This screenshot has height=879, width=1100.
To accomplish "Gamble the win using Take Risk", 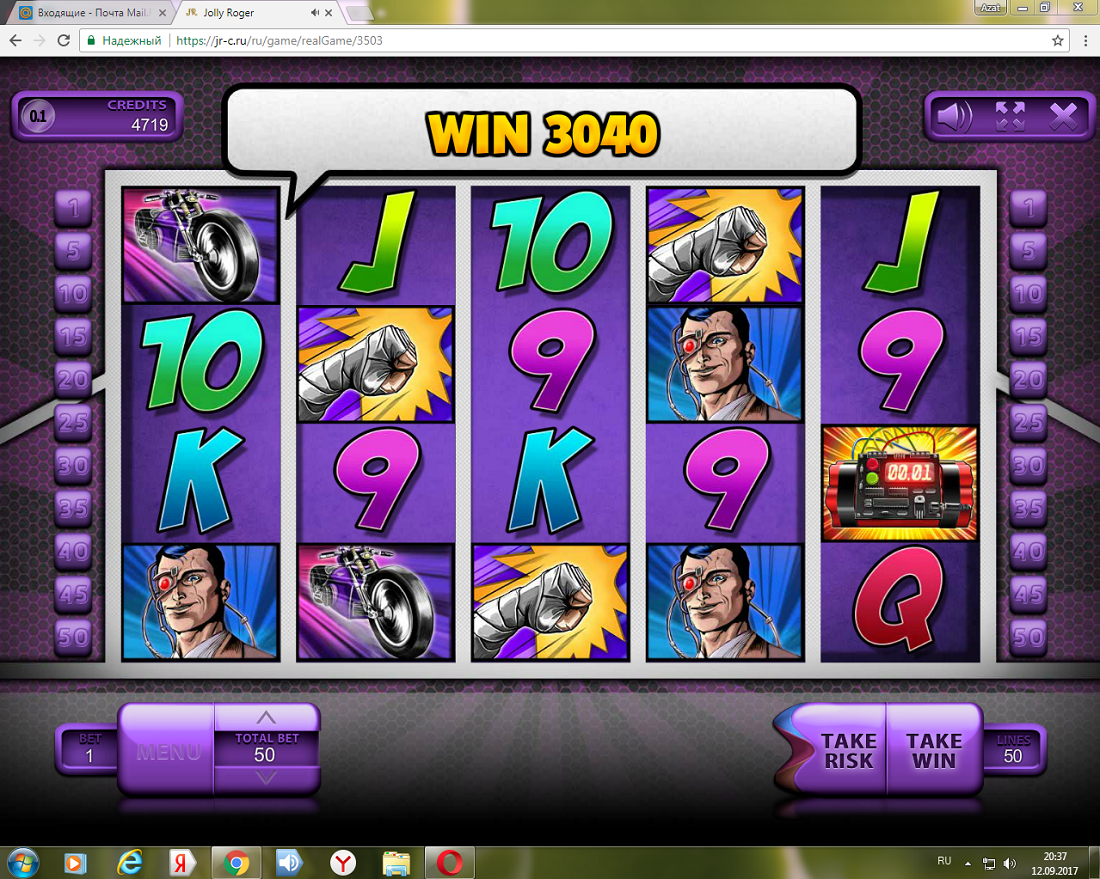I will tap(848, 750).
